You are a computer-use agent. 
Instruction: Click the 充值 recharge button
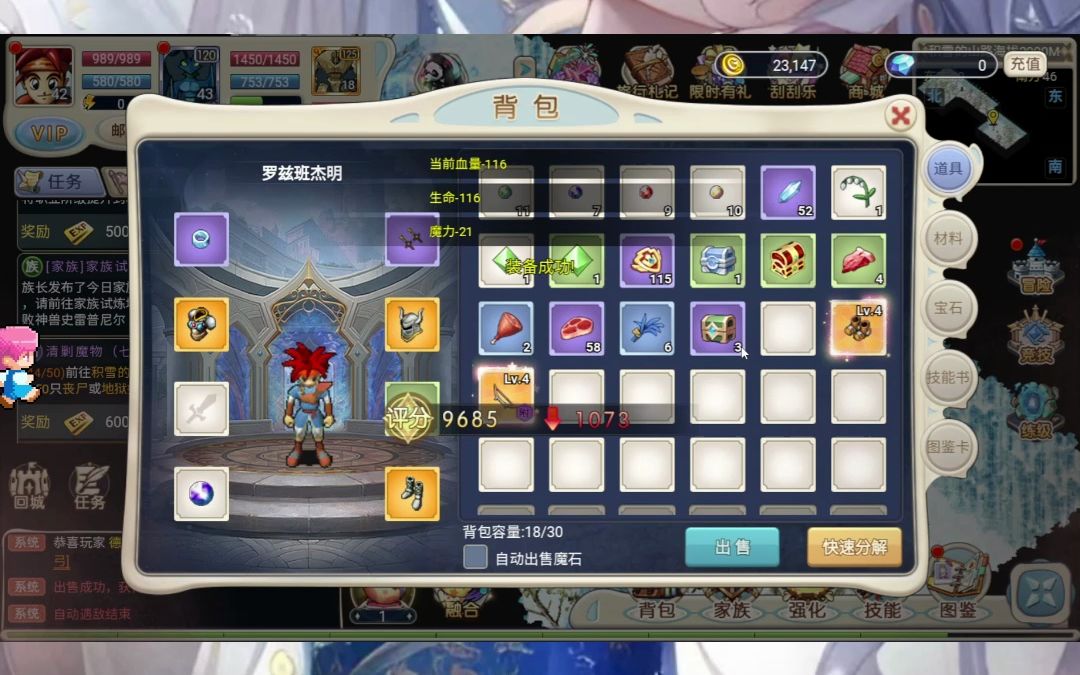1024,64
